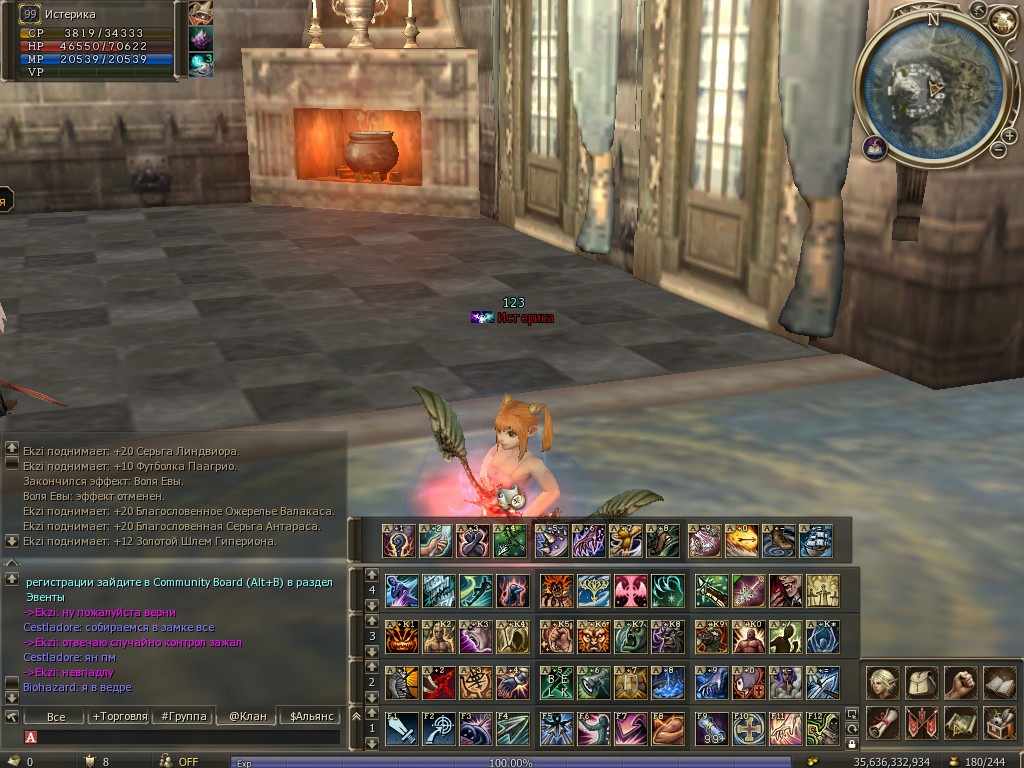Toggle the hotbar padlock lock button

tap(851, 743)
